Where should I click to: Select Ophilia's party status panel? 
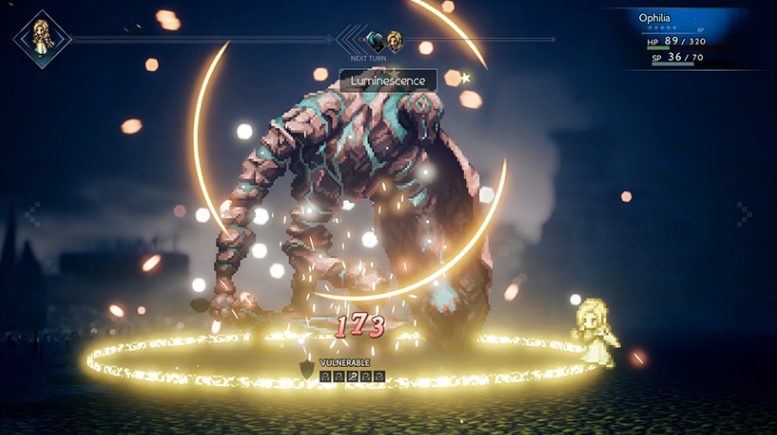click(692, 38)
